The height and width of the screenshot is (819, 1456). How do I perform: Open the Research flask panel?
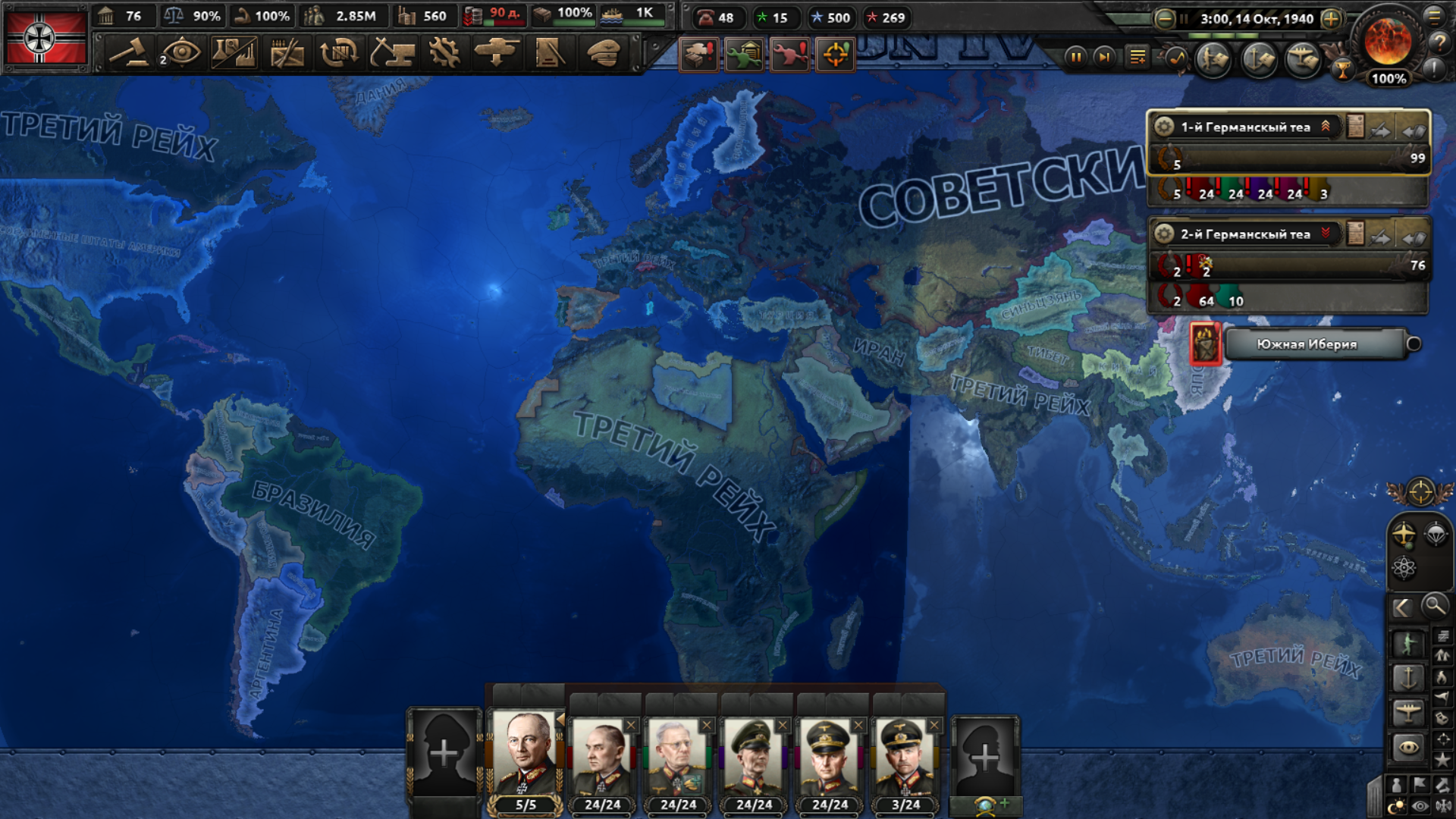point(234,53)
